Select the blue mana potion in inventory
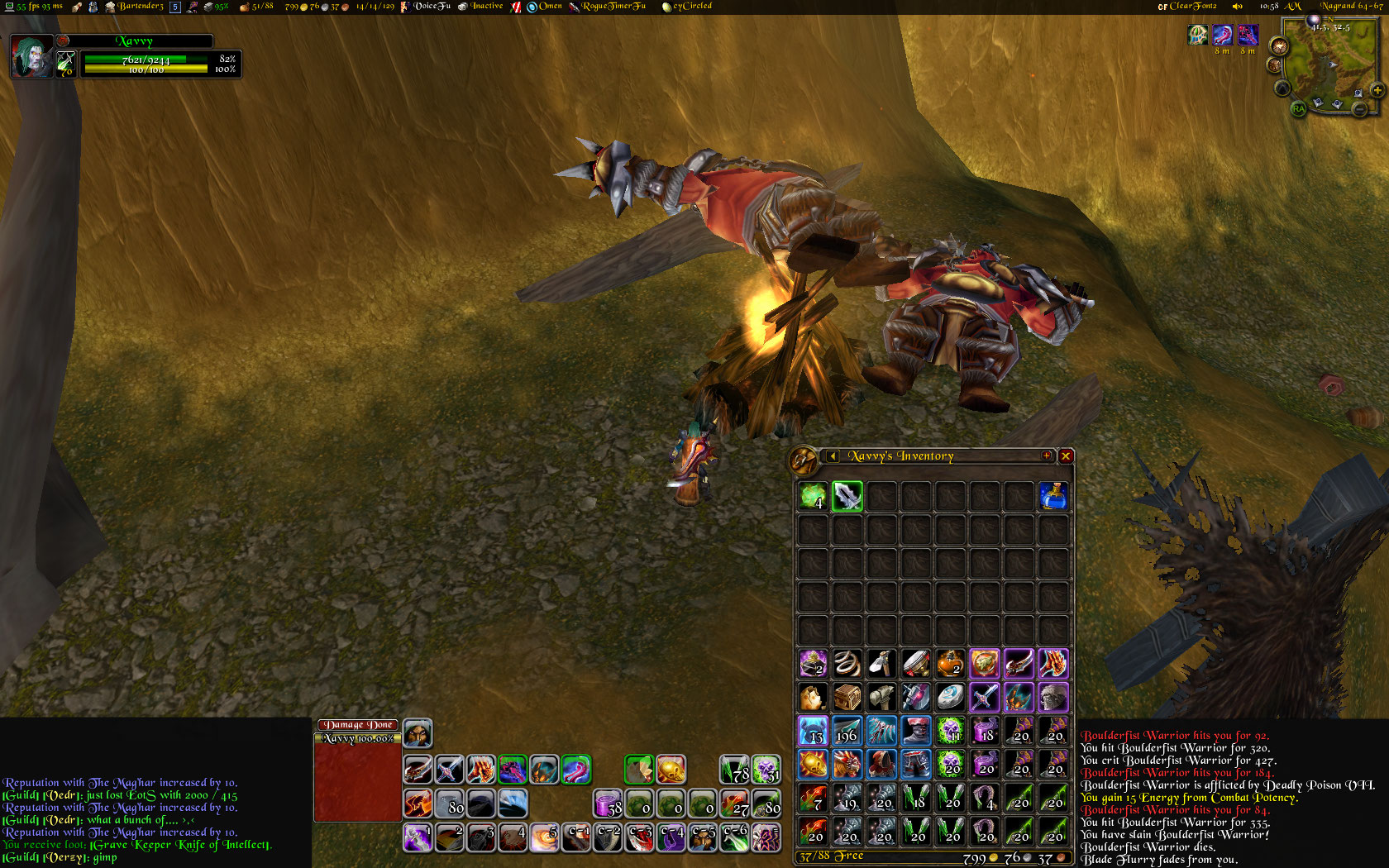 (x=1052, y=496)
